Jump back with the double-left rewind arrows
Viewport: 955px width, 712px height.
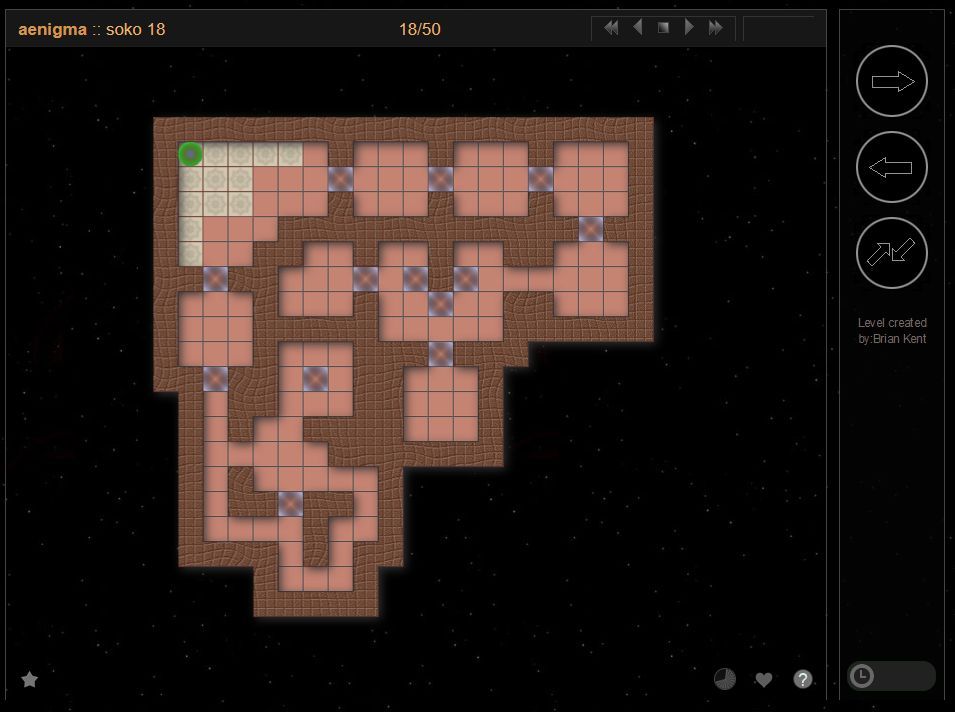click(610, 28)
